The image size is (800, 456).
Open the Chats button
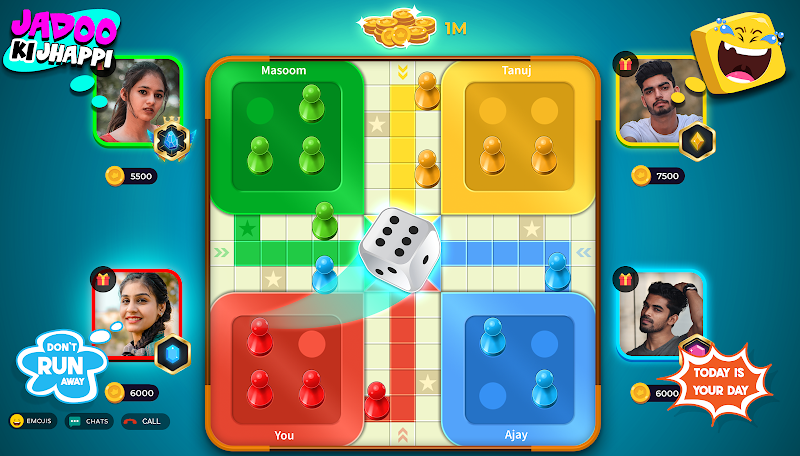[89, 421]
